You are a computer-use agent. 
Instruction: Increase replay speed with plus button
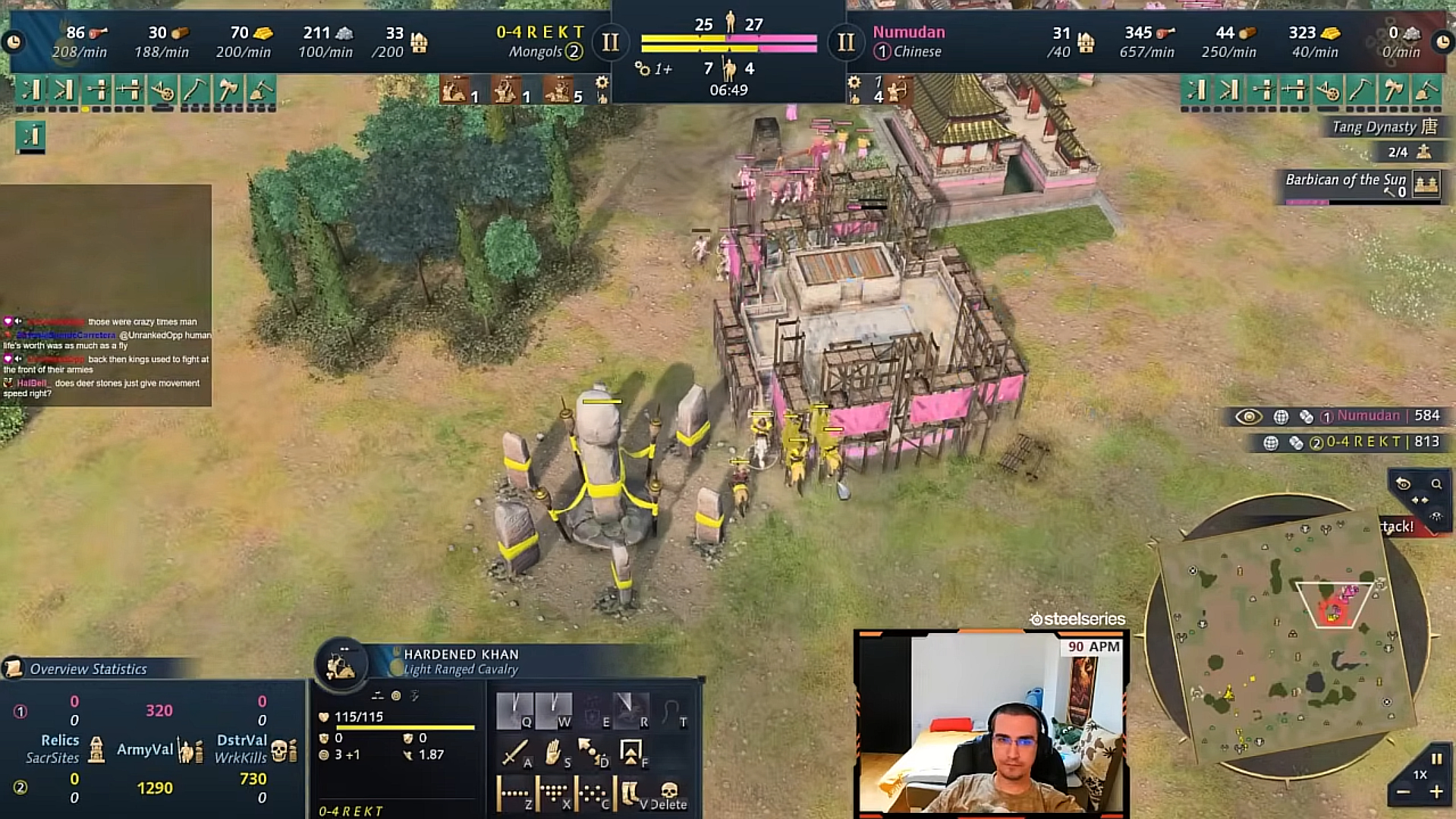tap(1436, 792)
